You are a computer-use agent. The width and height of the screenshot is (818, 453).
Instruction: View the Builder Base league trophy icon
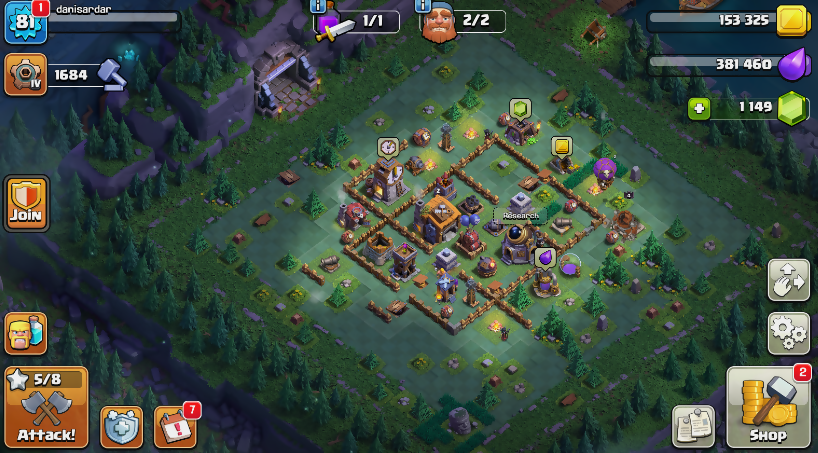(25, 74)
